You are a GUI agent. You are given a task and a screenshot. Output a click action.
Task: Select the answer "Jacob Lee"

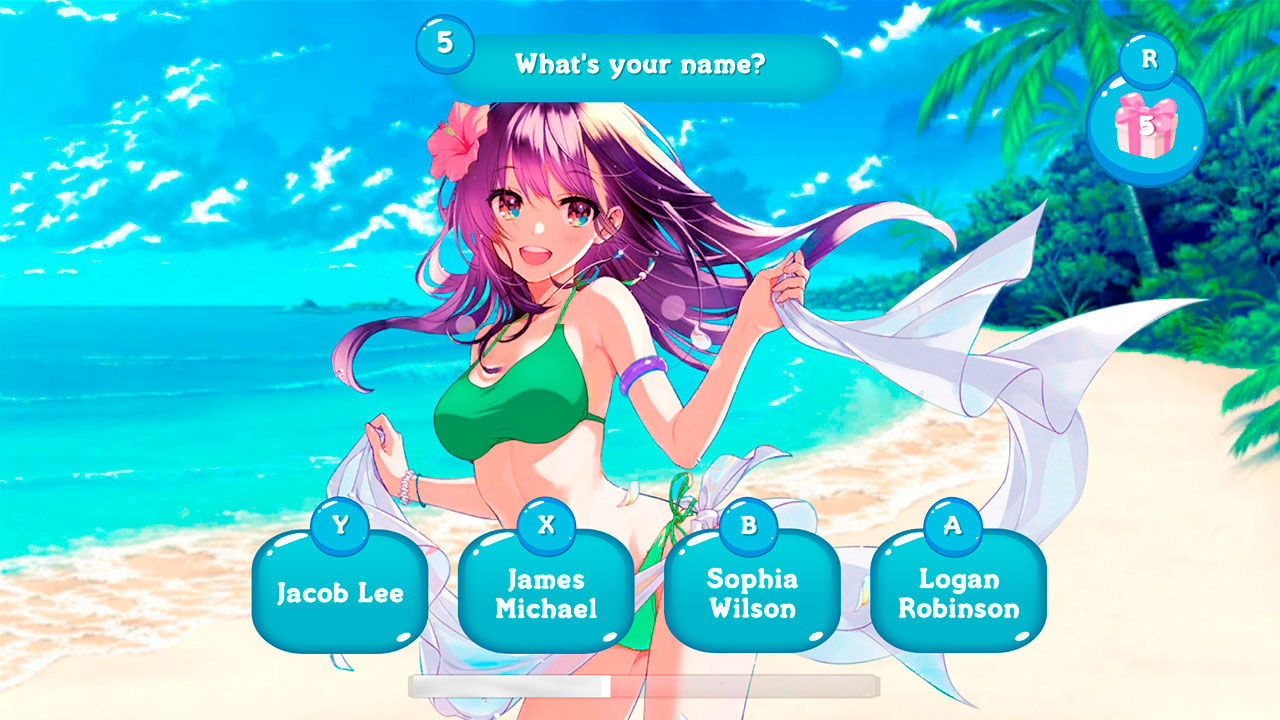340,594
